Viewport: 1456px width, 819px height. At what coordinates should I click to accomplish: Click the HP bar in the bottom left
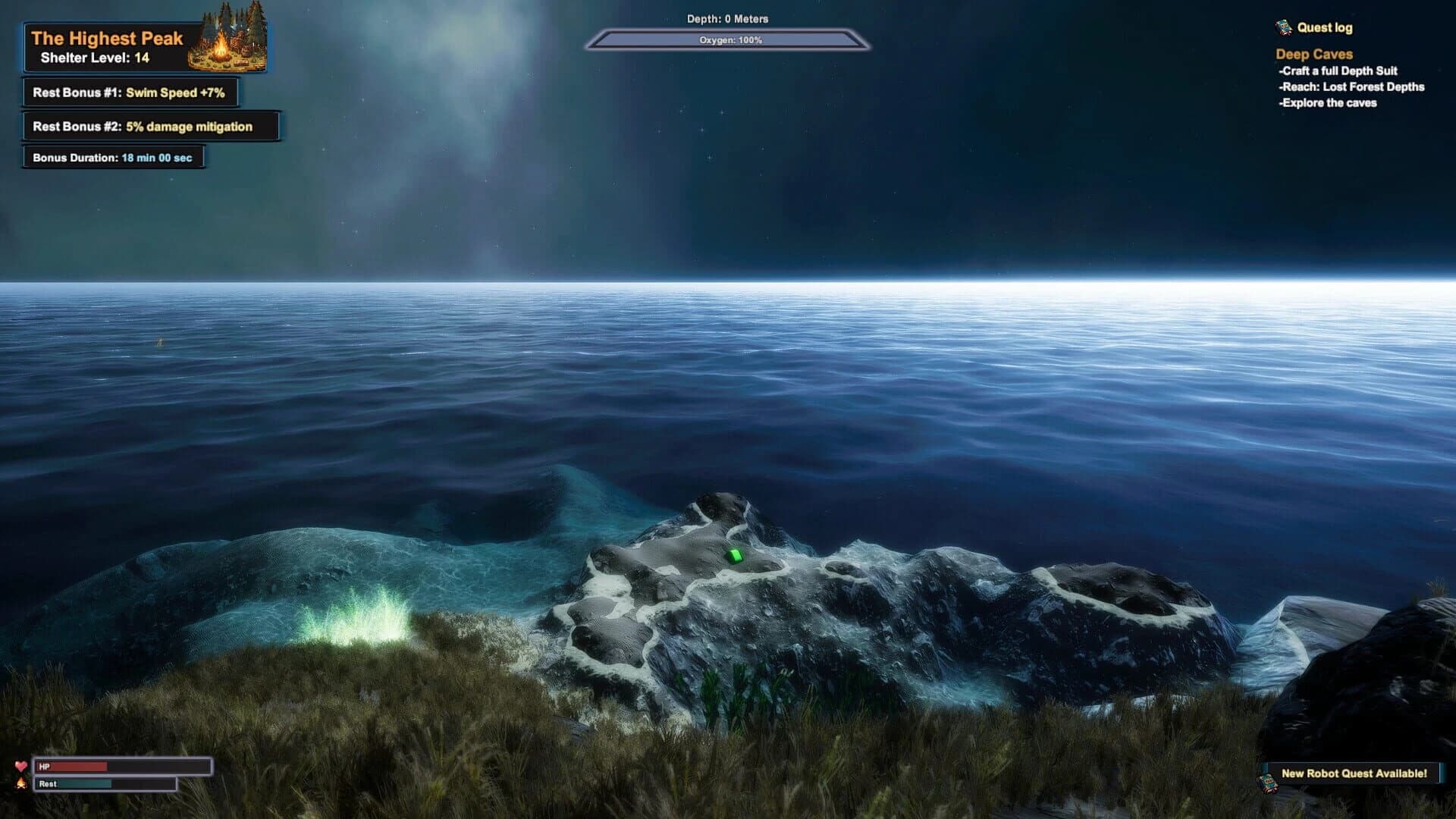pos(124,767)
